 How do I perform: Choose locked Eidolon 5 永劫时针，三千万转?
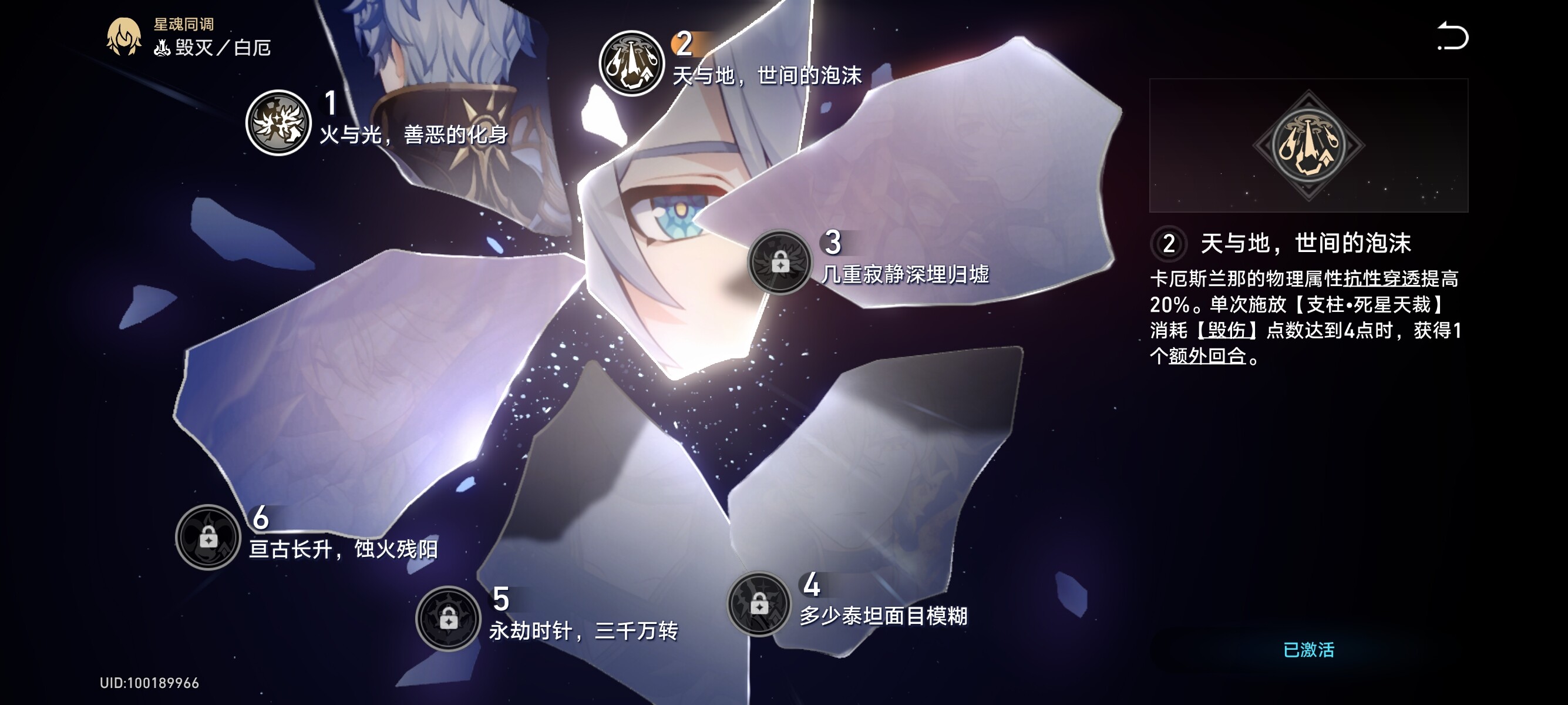coord(448,619)
